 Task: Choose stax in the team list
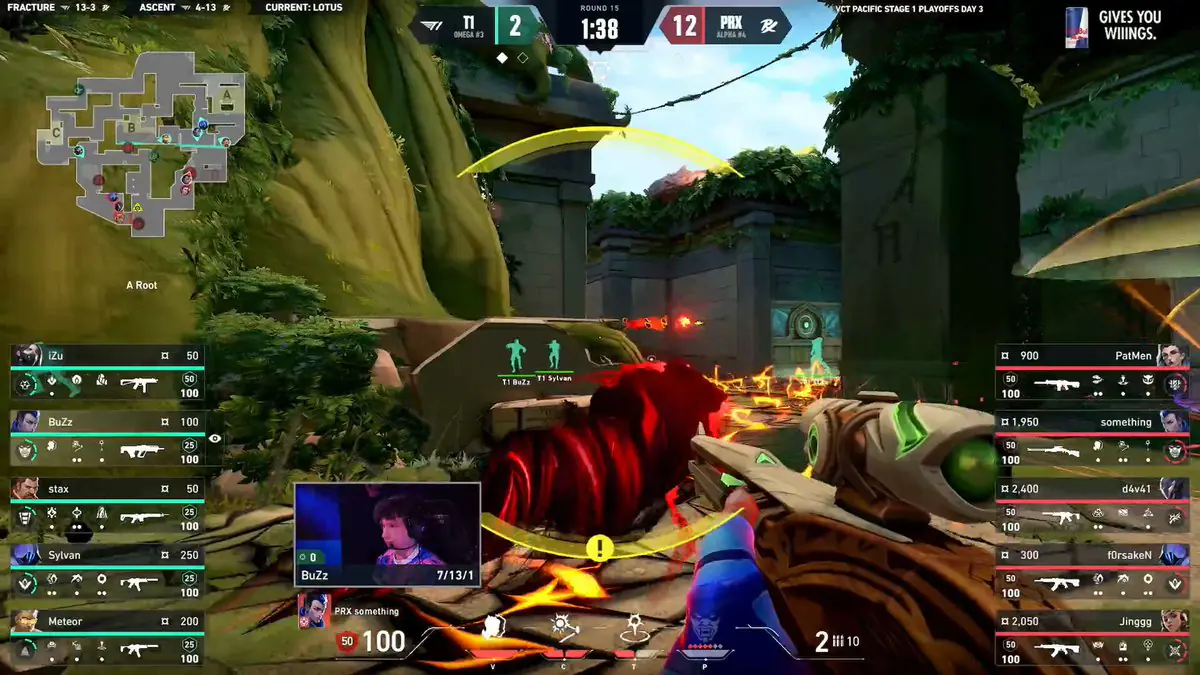pos(107,505)
